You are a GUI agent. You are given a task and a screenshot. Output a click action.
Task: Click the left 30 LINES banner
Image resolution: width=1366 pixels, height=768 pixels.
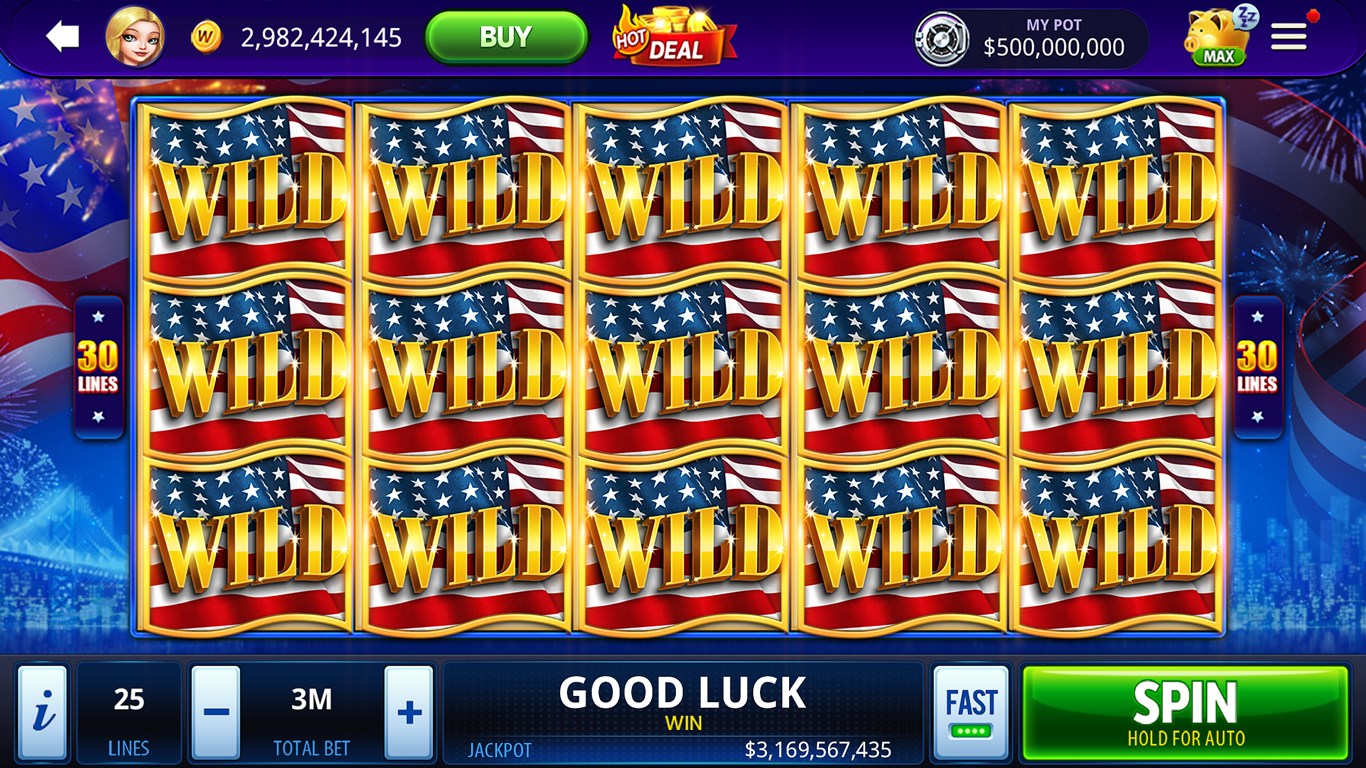click(x=97, y=365)
